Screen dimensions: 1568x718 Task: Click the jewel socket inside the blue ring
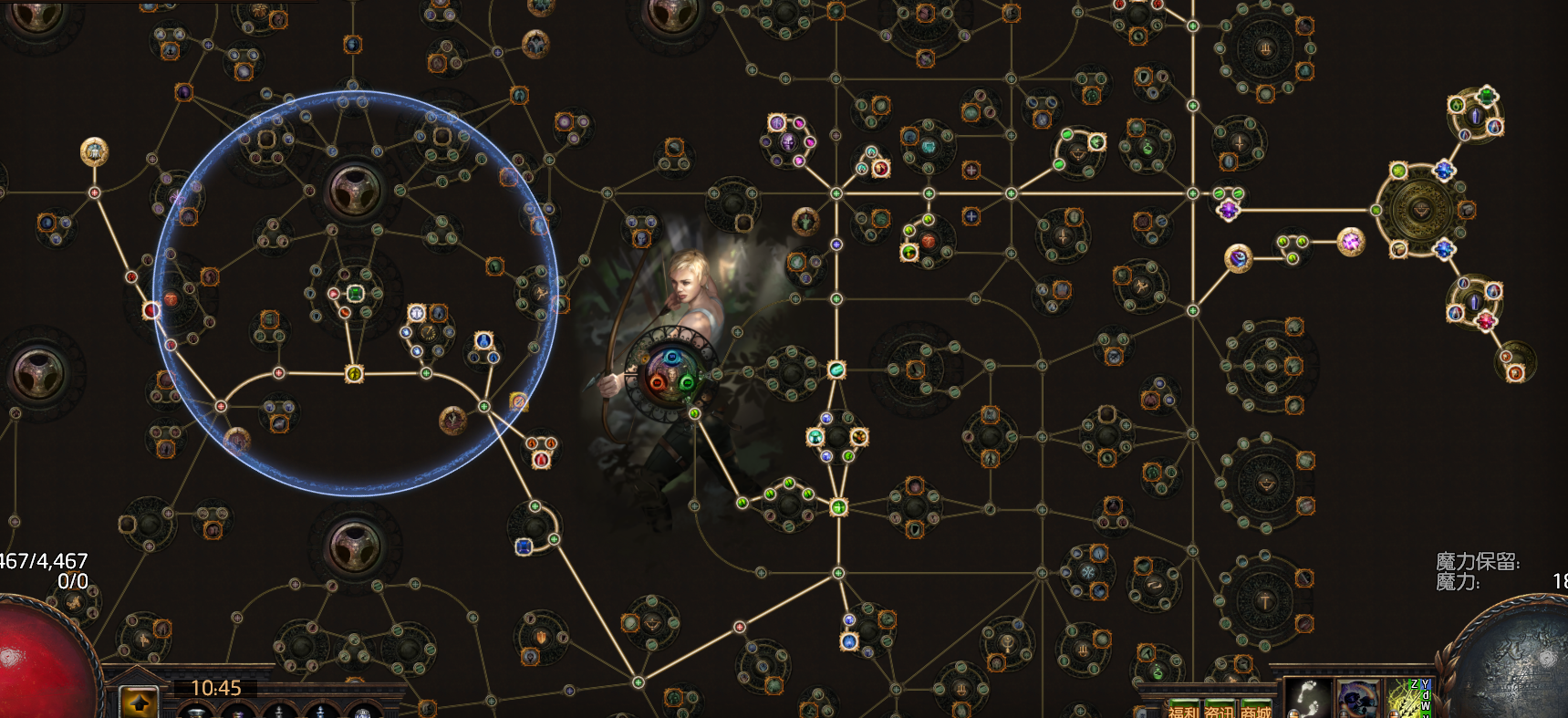coord(355,189)
